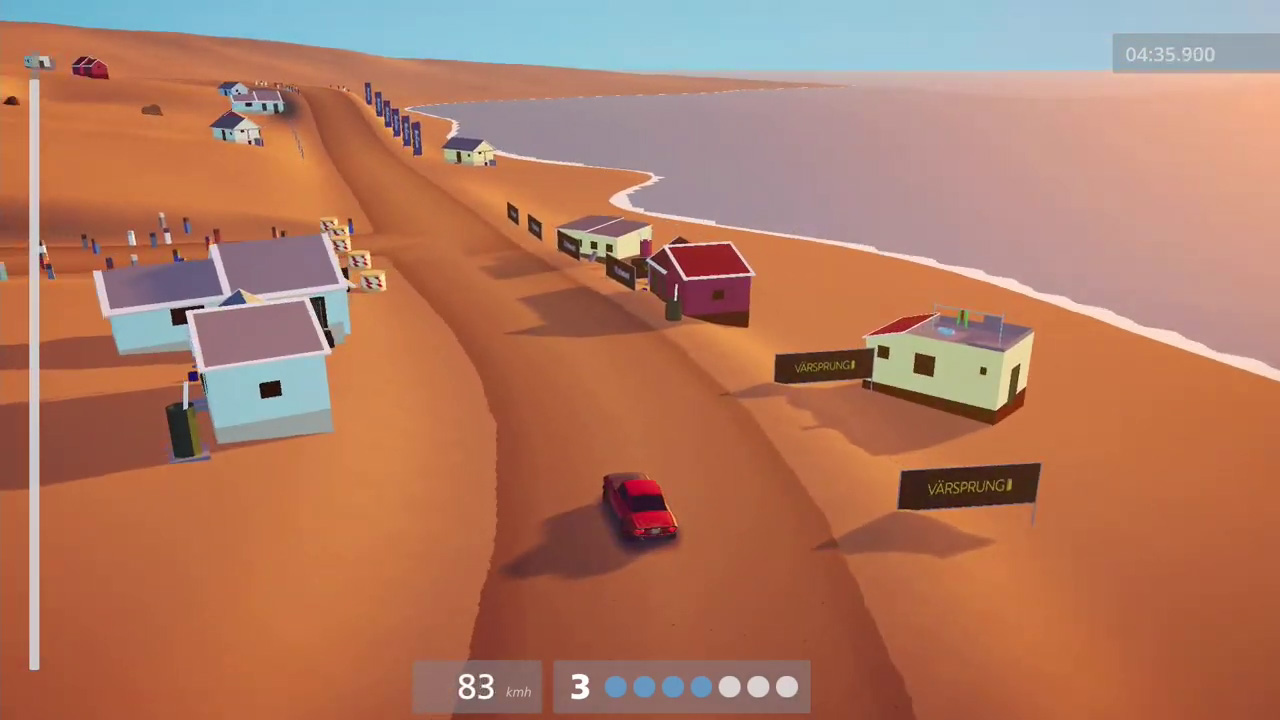Select the last white RPM dot
Screen dimensions: 1280x720
pyautogui.click(x=786, y=687)
